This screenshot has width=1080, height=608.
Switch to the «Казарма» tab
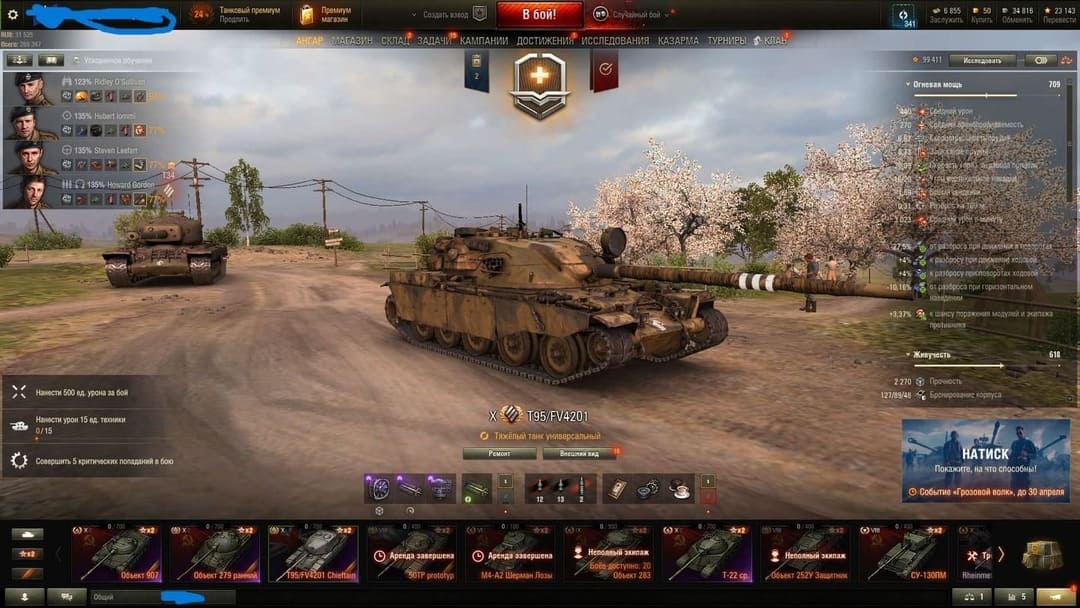pyautogui.click(x=678, y=41)
